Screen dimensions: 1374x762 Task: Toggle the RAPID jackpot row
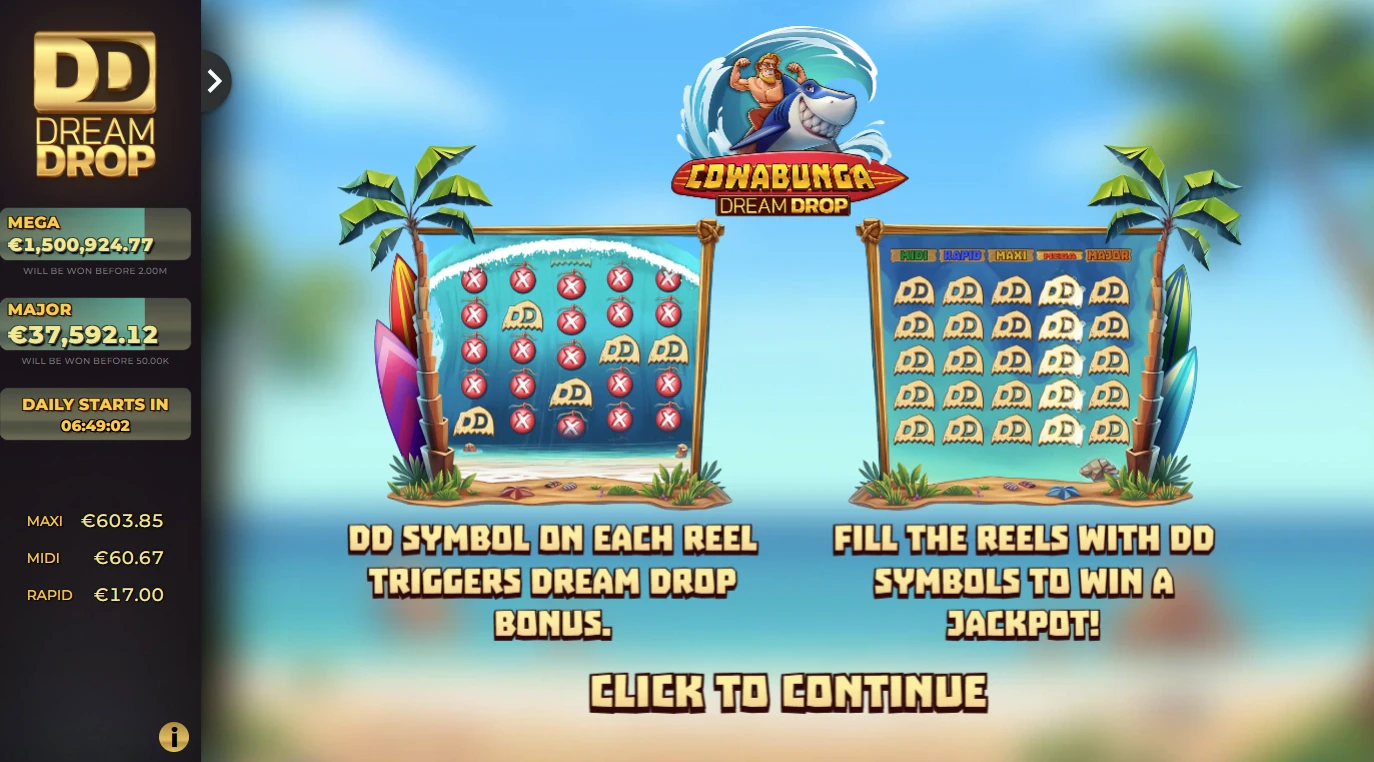[95, 594]
